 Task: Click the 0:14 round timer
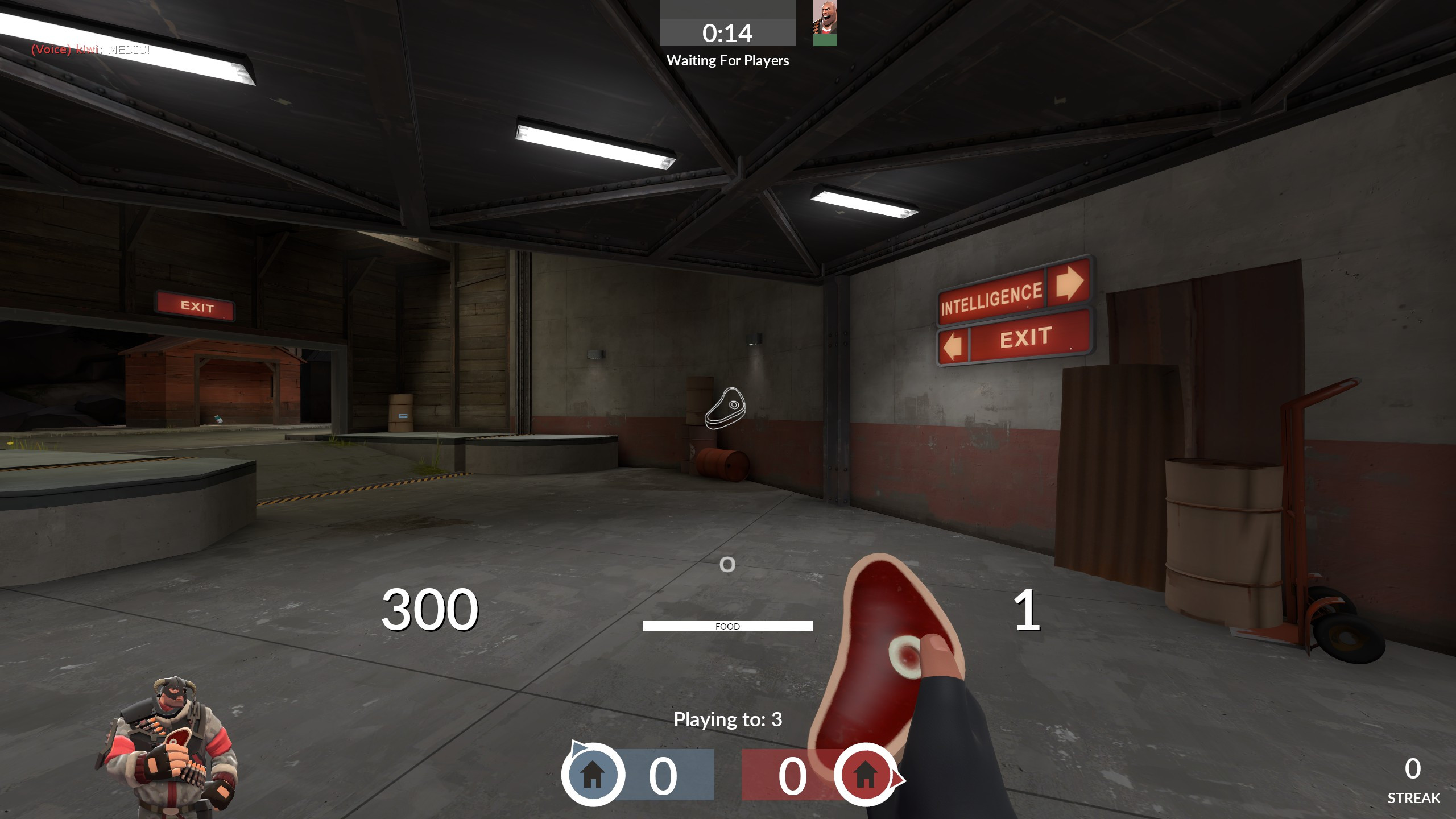[x=728, y=32]
